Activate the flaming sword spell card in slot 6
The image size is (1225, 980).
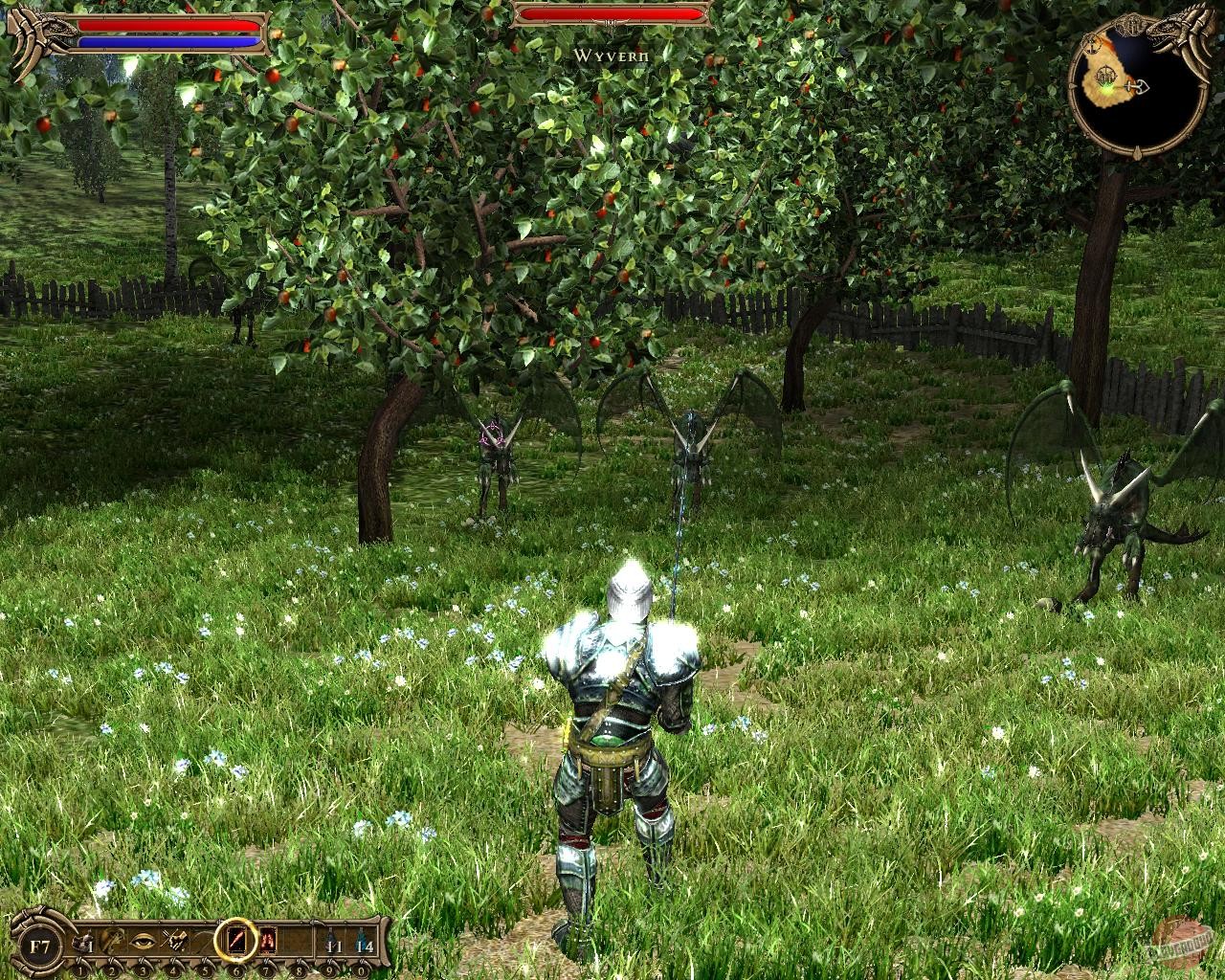(x=235, y=939)
